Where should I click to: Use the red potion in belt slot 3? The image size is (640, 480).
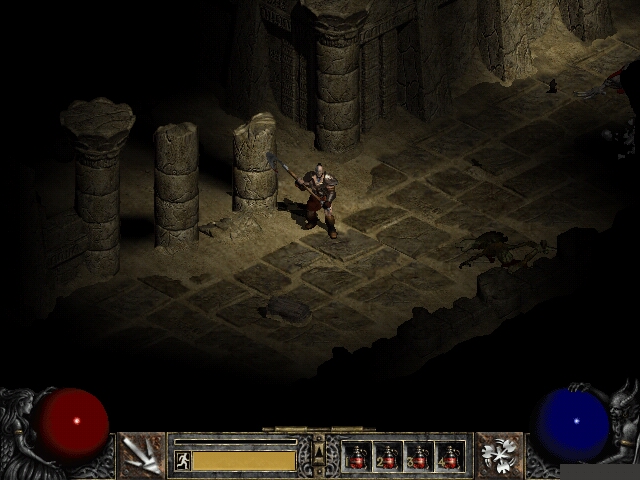coord(419,457)
